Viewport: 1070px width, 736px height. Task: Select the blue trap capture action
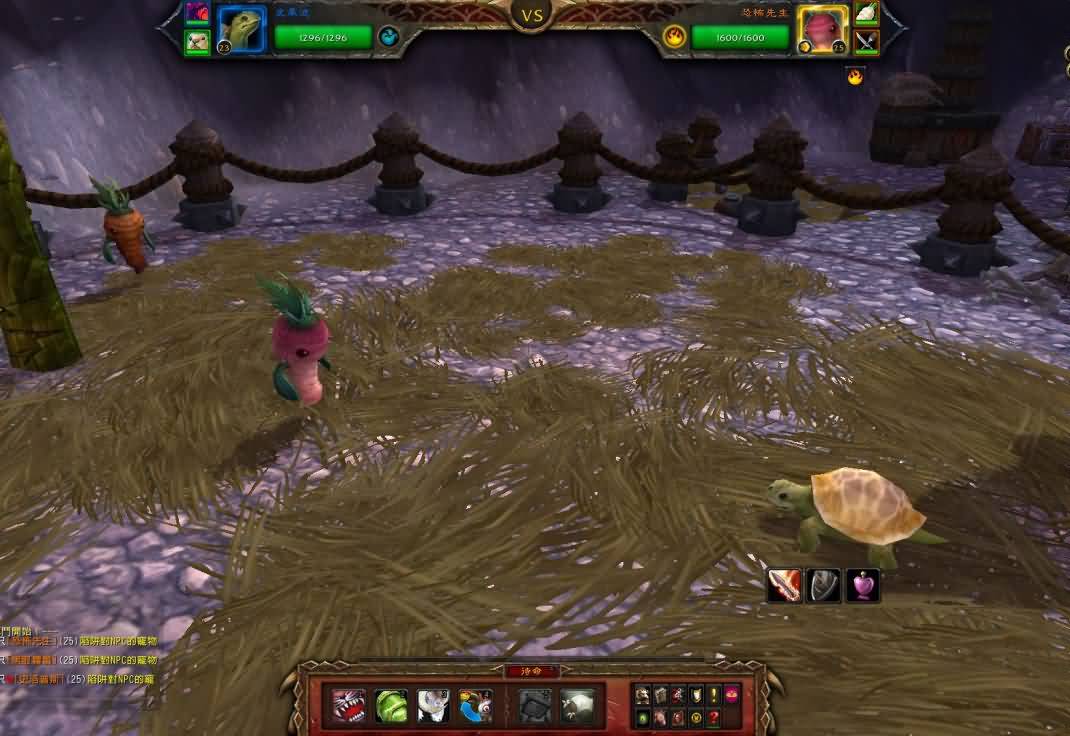475,706
